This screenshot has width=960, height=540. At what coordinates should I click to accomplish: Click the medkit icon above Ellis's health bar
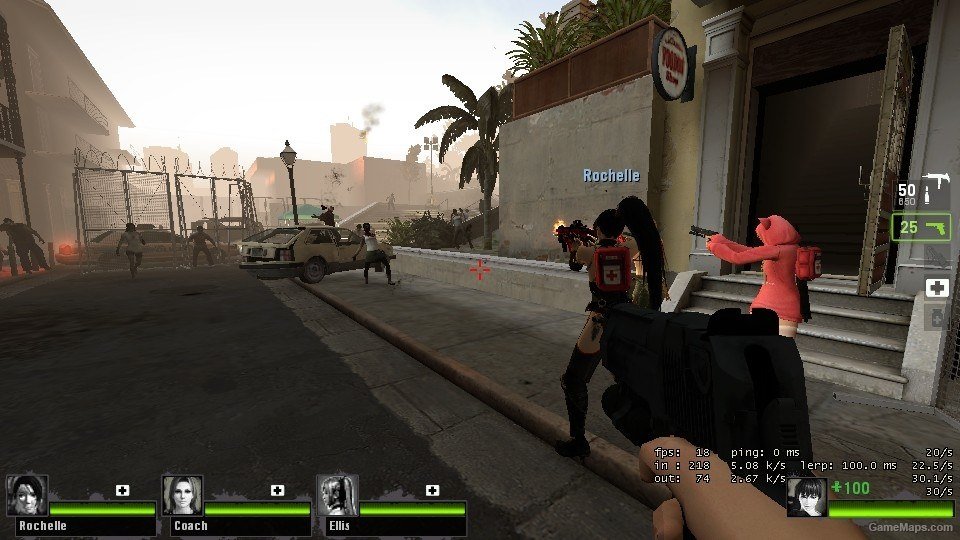432,490
